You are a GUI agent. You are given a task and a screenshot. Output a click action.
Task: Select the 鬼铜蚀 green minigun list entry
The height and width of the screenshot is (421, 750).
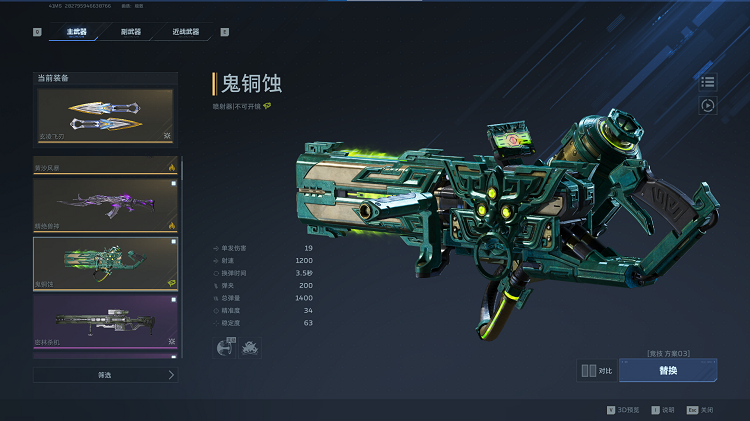(105, 263)
